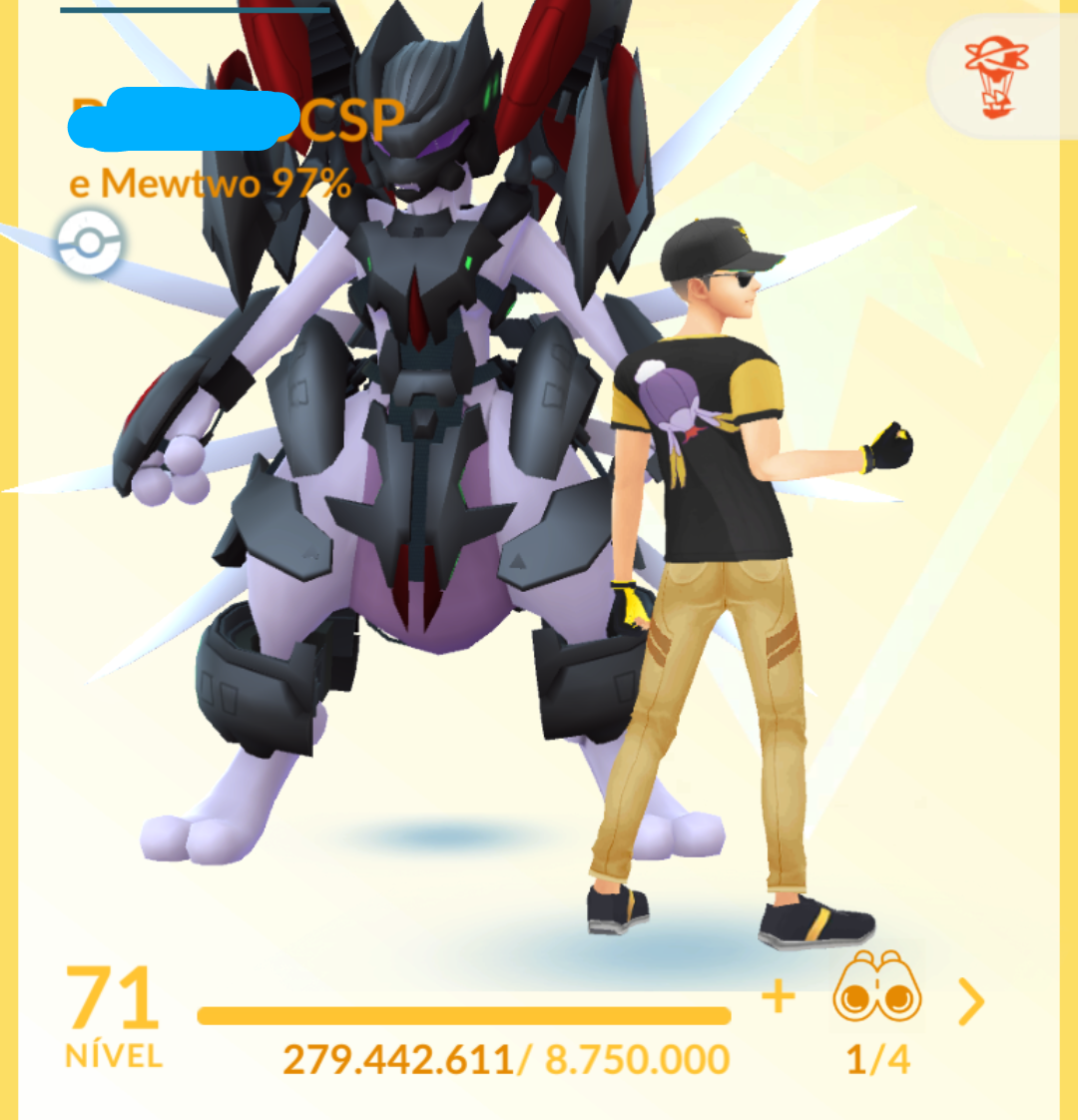The height and width of the screenshot is (1120, 1078).
Task: Open the Mewtwo 97% buddy label
Action: pos(210,184)
